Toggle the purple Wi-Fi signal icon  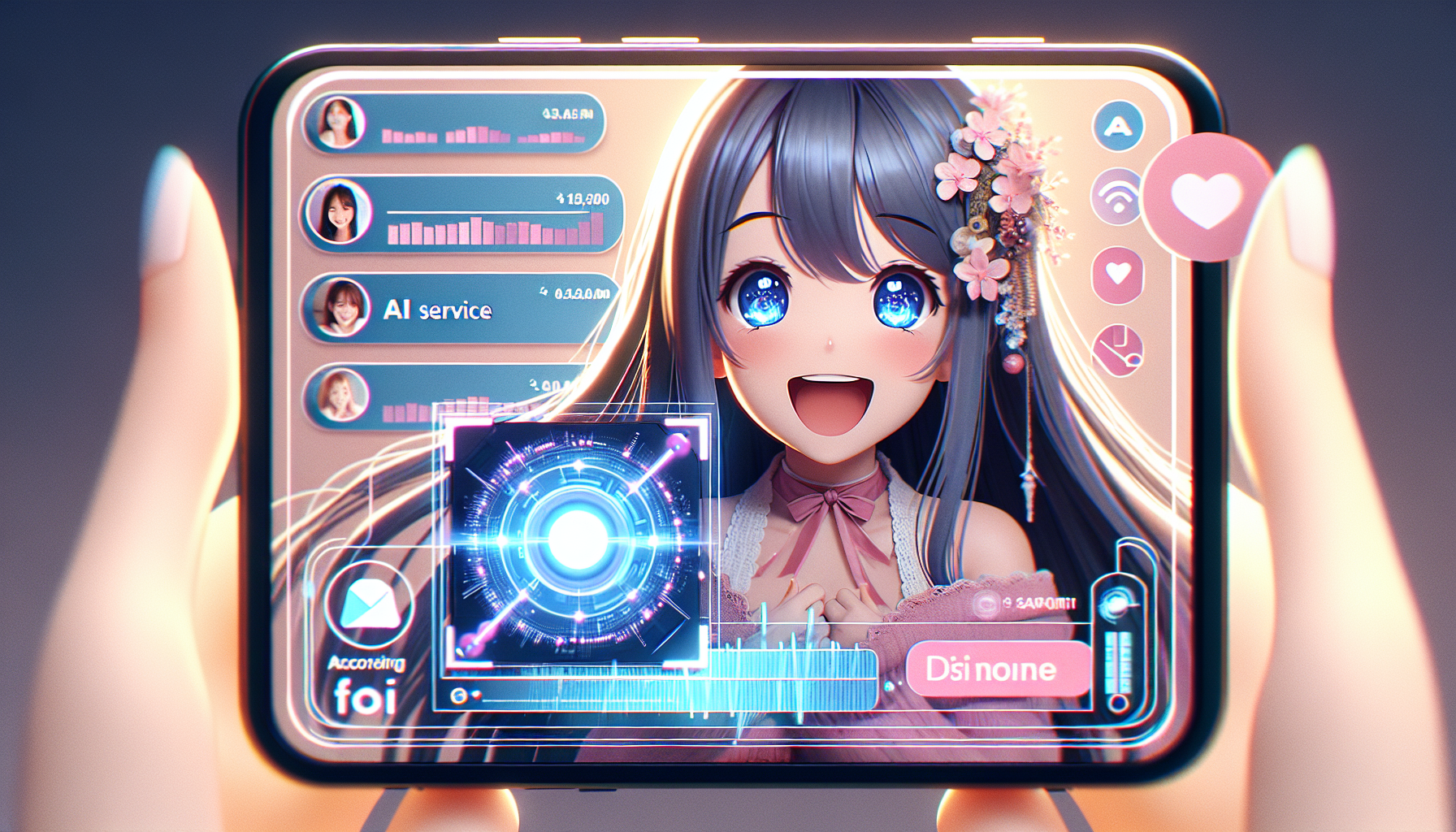pos(1116,197)
